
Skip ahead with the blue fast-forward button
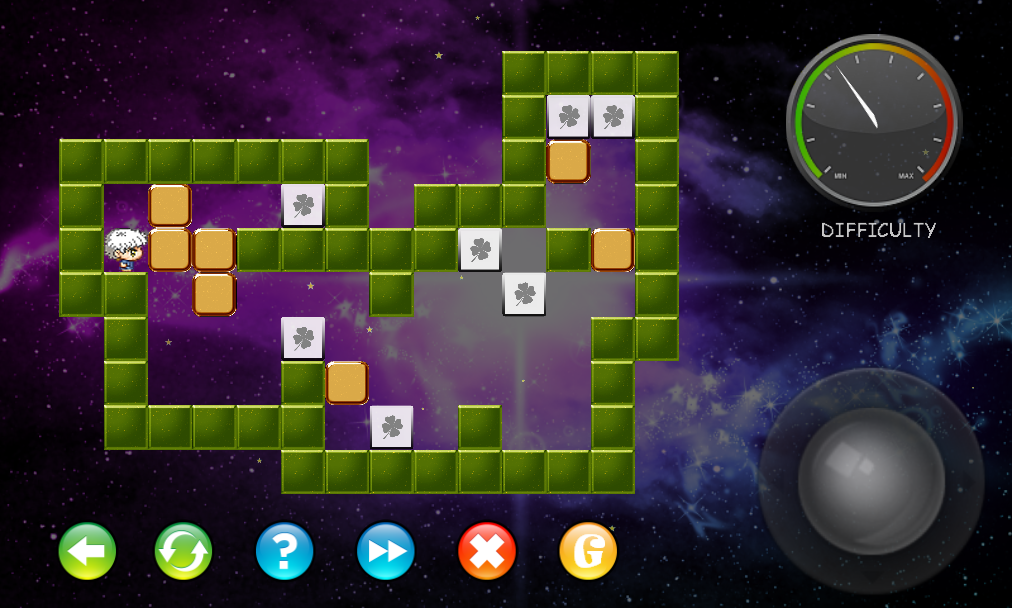coord(386,551)
